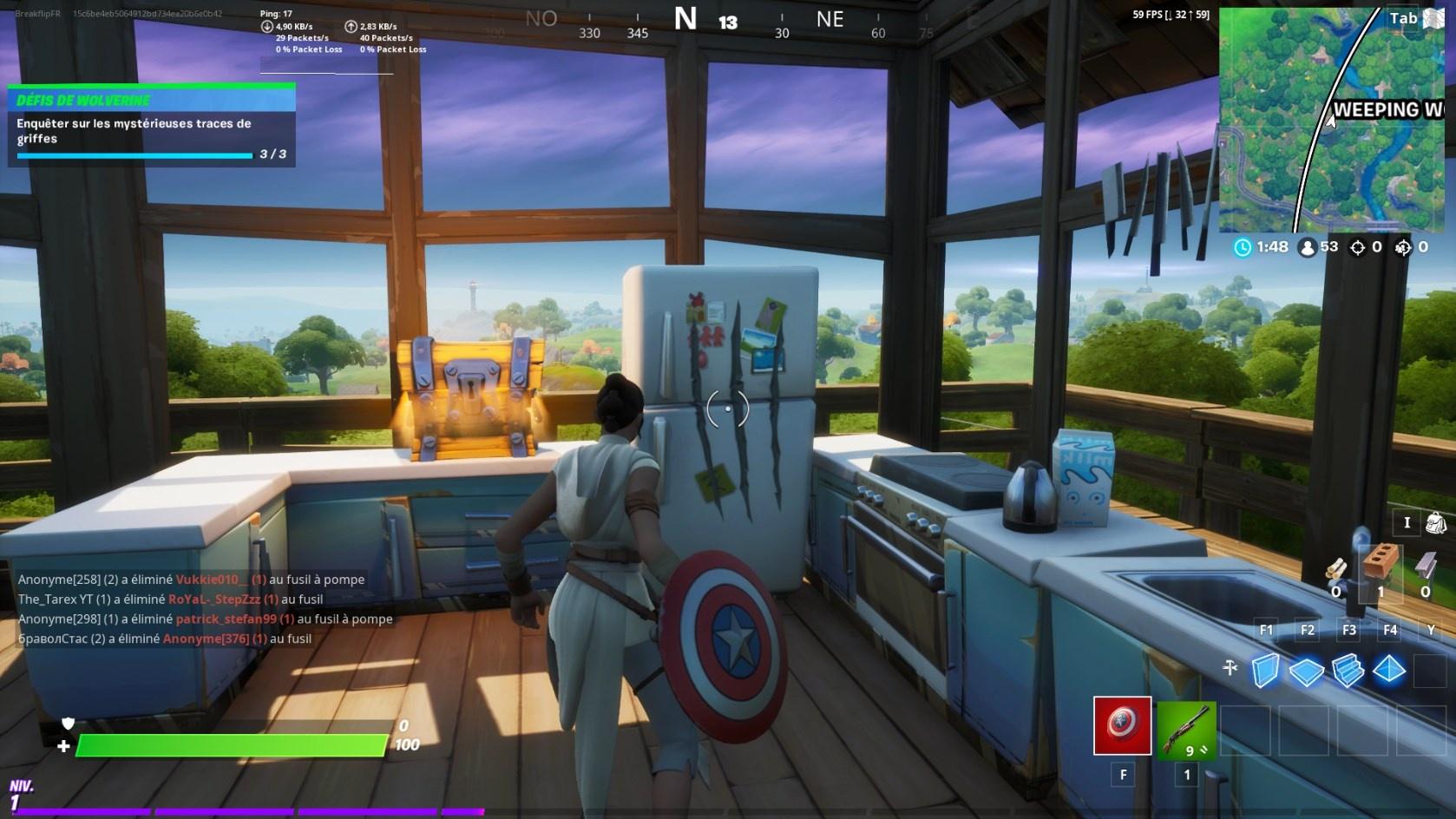Click the mysterious claw marks quest text

[x=132, y=131]
